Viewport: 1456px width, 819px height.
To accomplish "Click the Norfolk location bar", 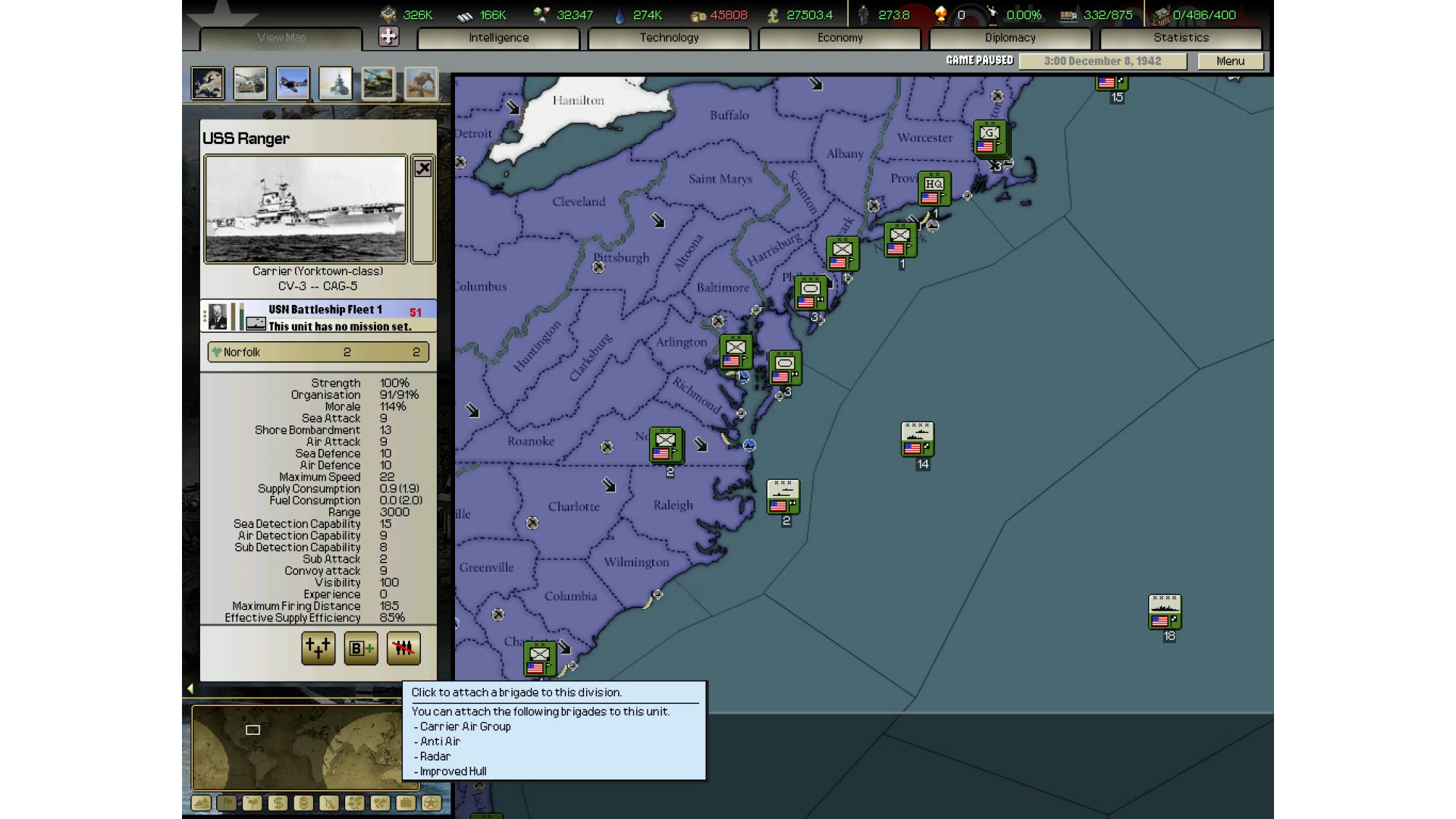I will 318,352.
